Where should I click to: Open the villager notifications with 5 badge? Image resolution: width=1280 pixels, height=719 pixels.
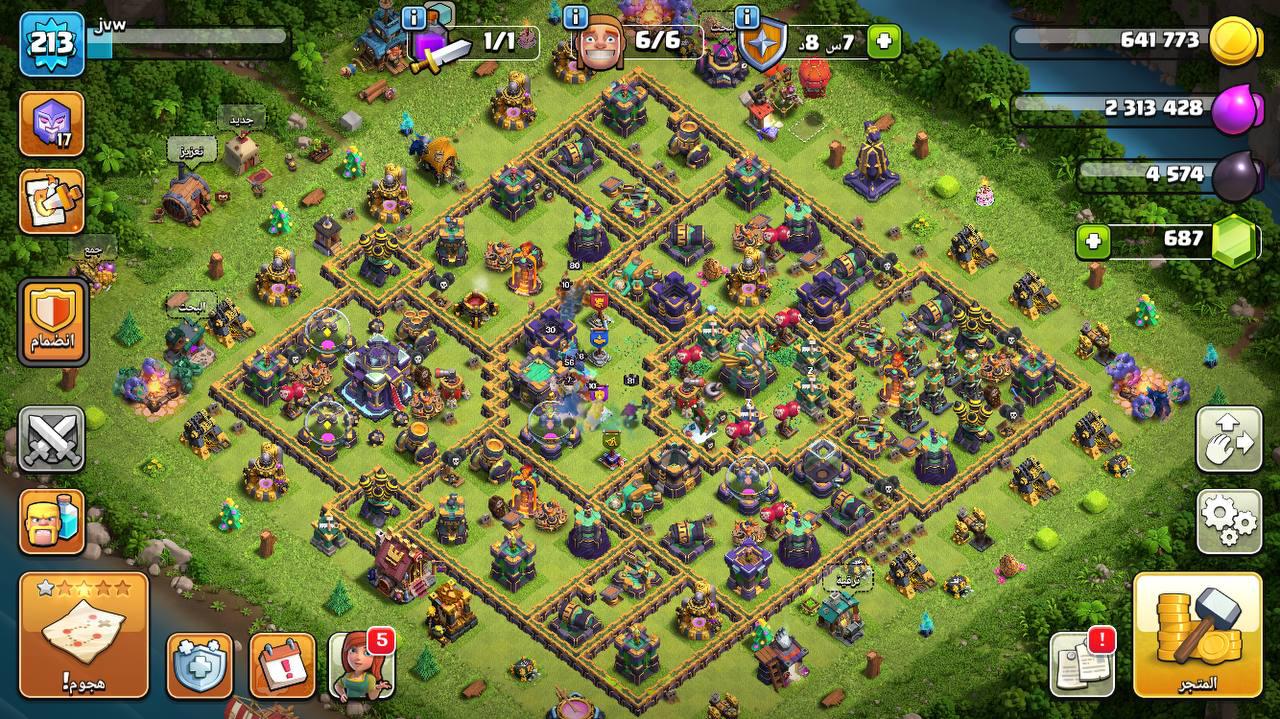pyautogui.click(x=361, y=664)
